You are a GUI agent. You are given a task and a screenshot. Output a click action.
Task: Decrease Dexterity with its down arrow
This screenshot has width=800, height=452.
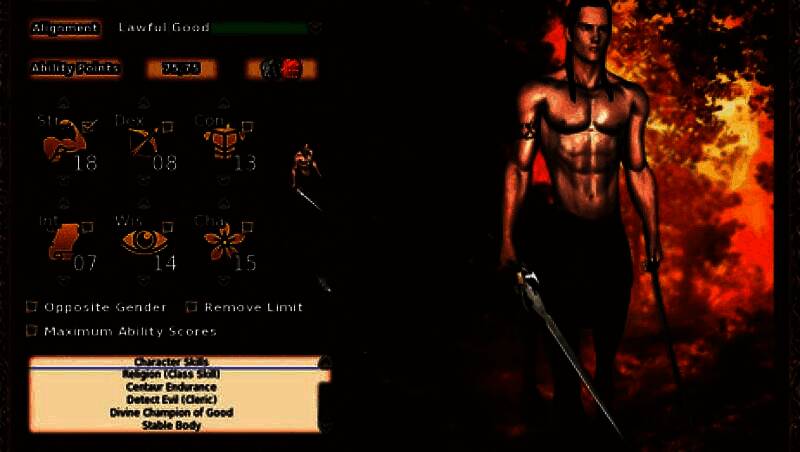(145, 181)
